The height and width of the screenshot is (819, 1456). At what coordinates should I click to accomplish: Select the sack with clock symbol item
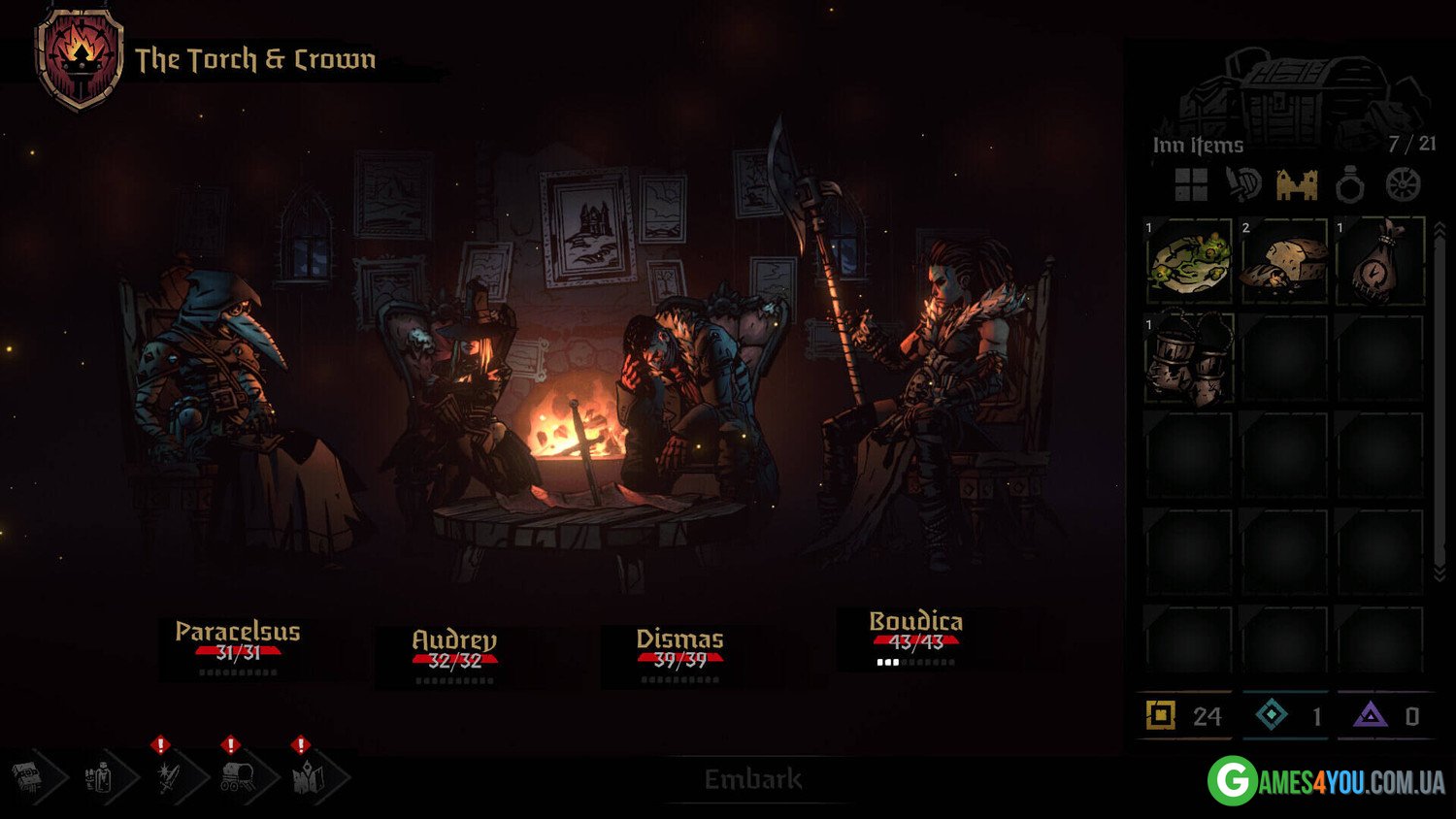[1379, 261]
